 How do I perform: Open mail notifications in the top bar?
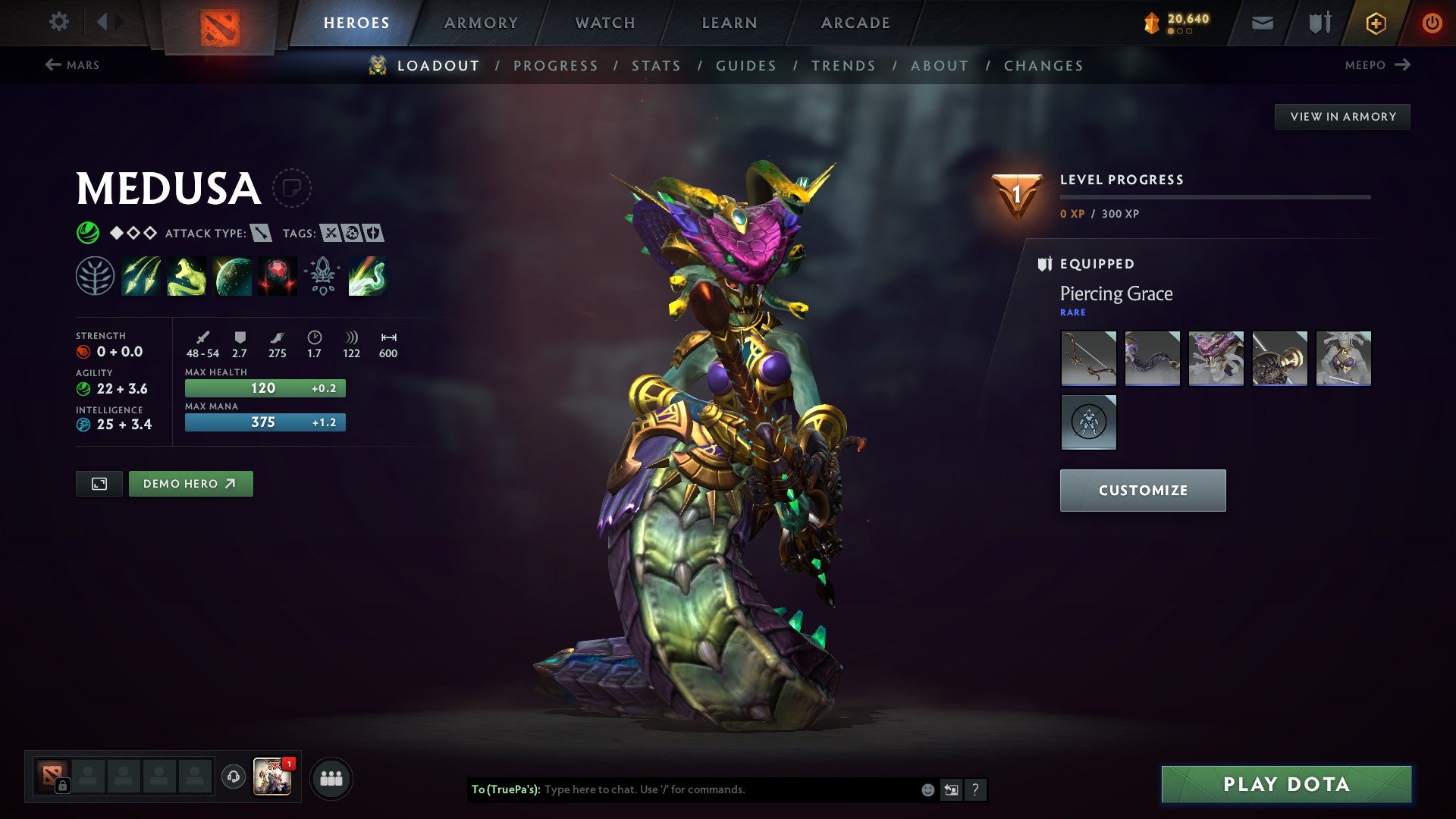[1261, 22]
